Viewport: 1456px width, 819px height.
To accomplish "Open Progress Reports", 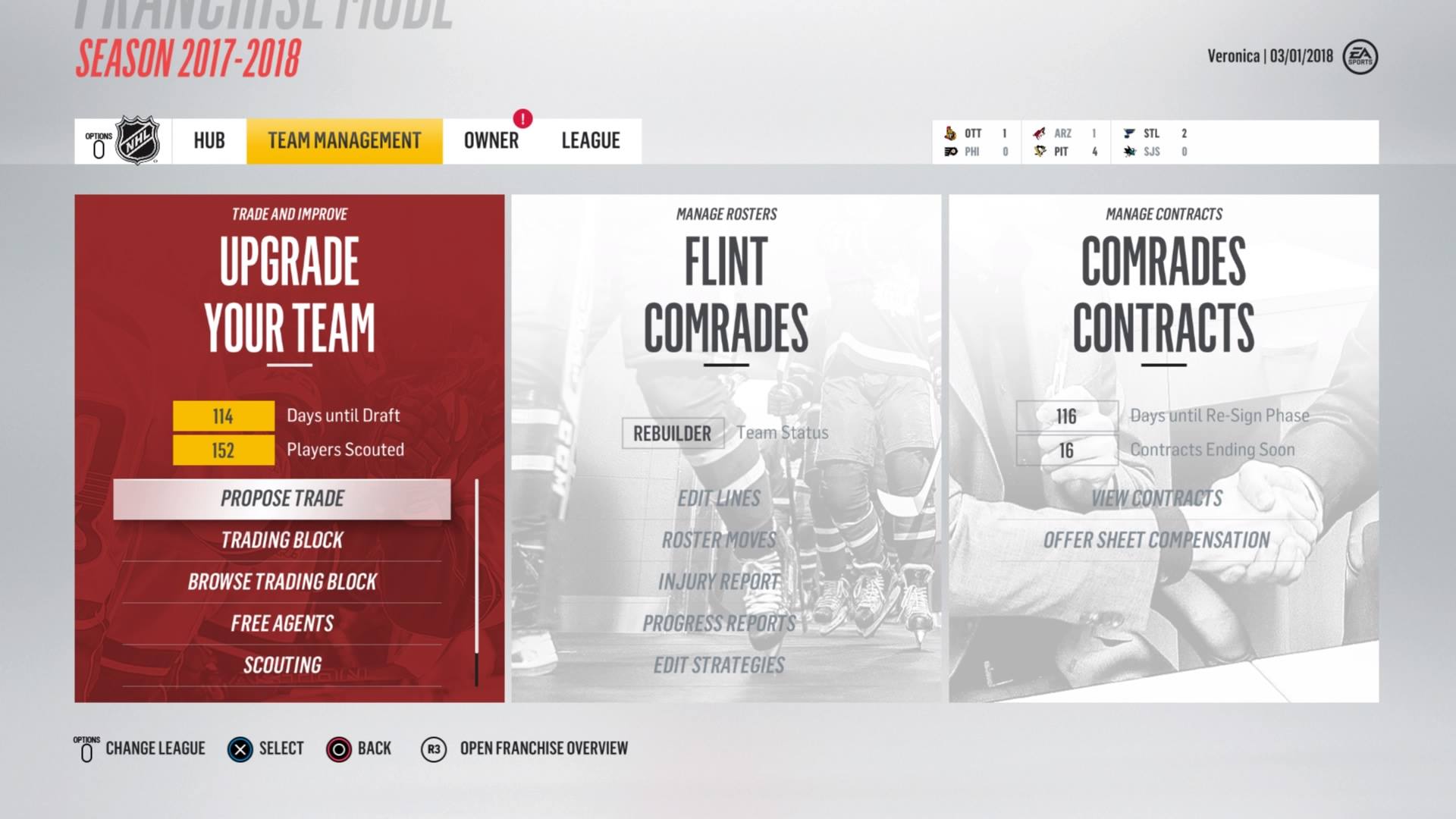I will 719,624.
